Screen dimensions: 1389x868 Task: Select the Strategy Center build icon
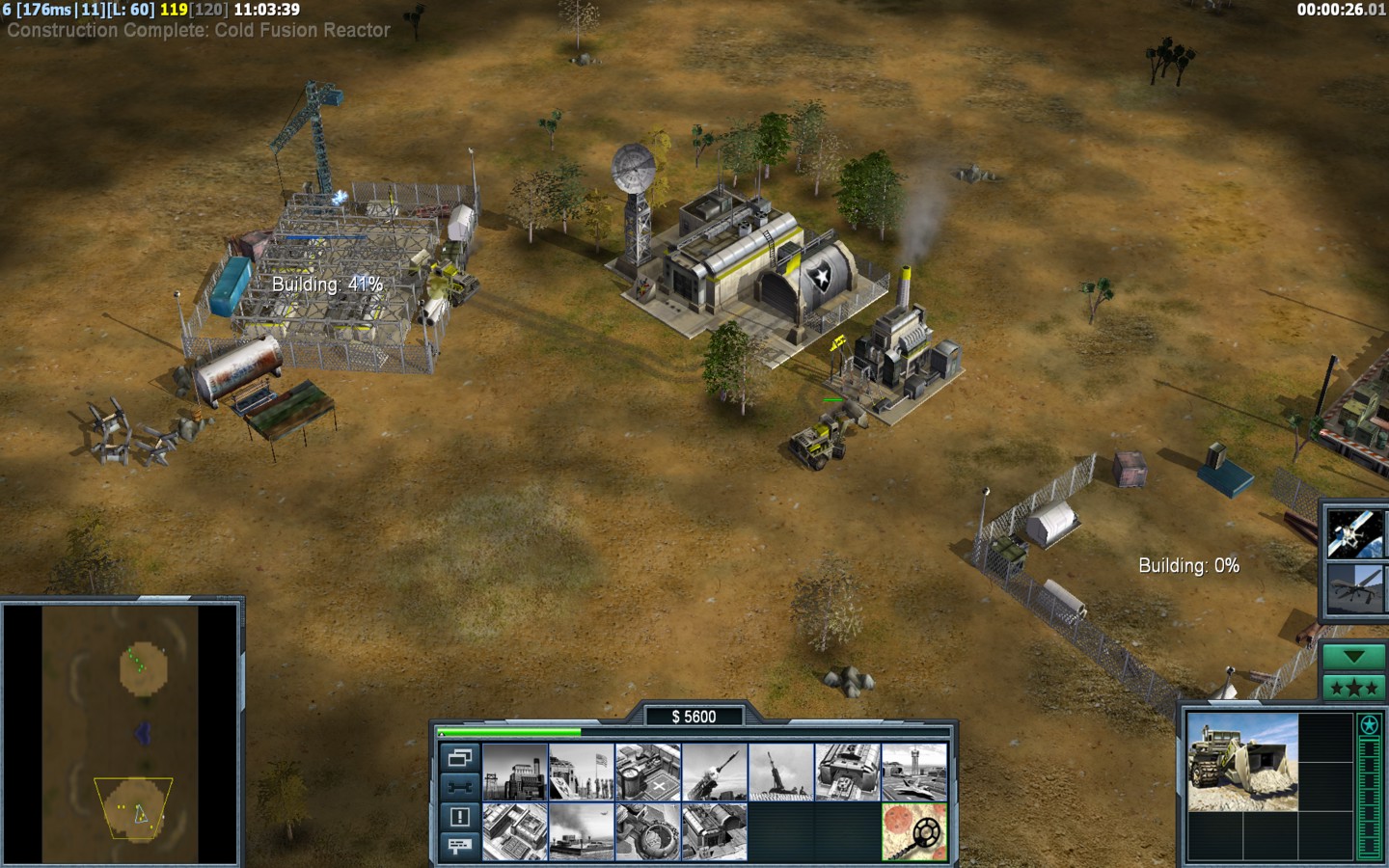point(515,831)
